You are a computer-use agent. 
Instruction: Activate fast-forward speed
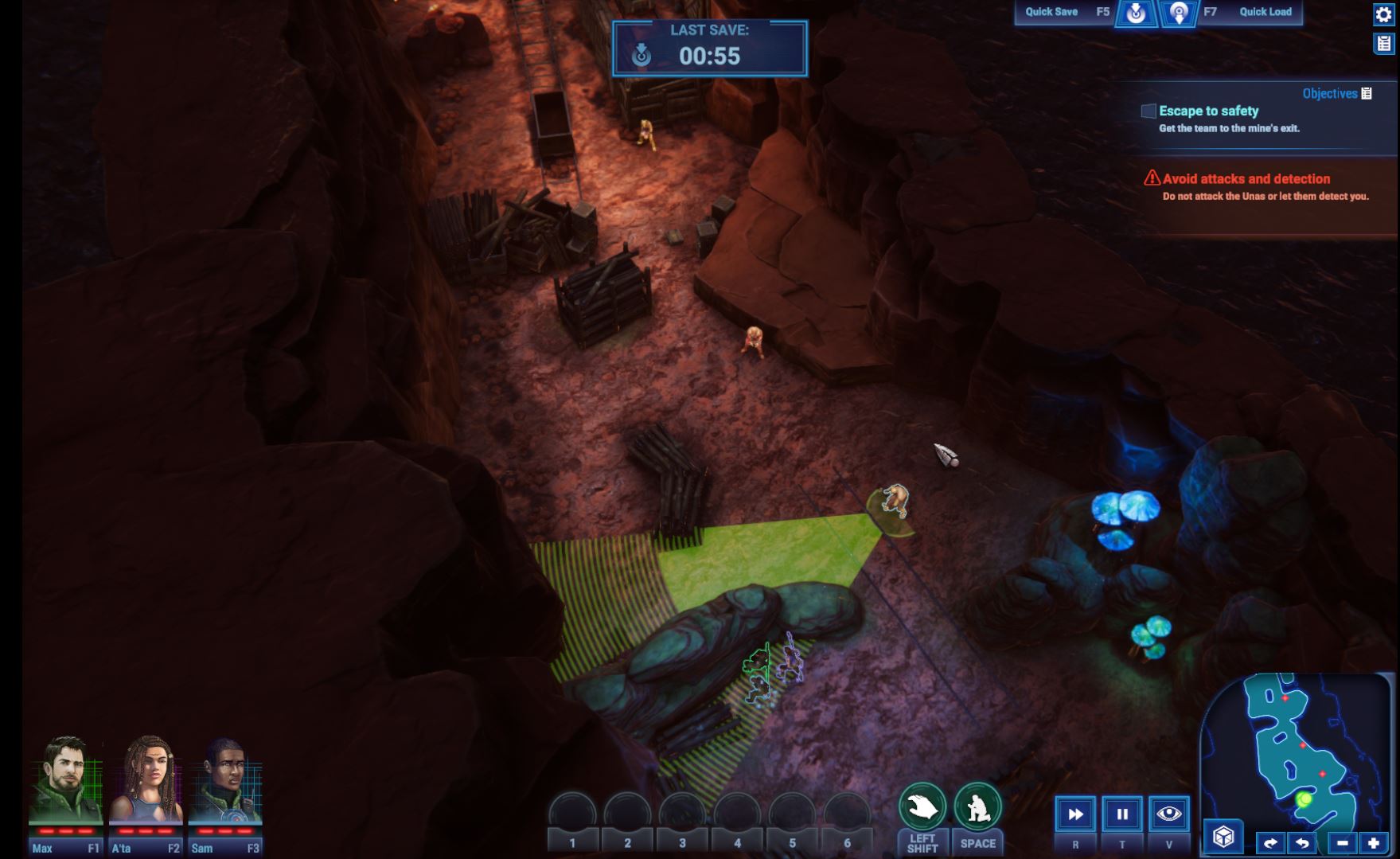[x=1075, y=814]
